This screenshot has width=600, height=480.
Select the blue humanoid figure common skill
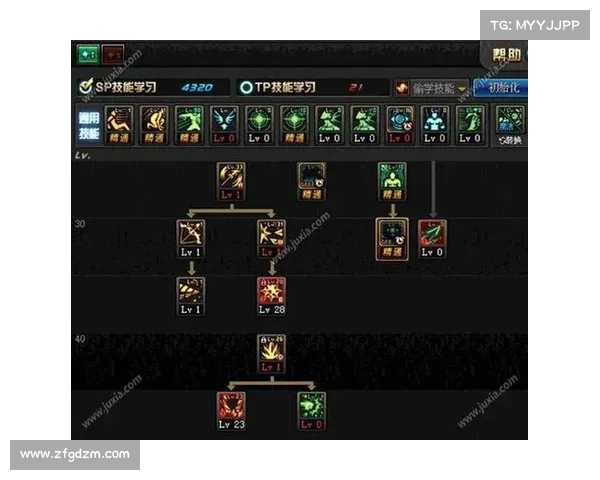[434, 122]
